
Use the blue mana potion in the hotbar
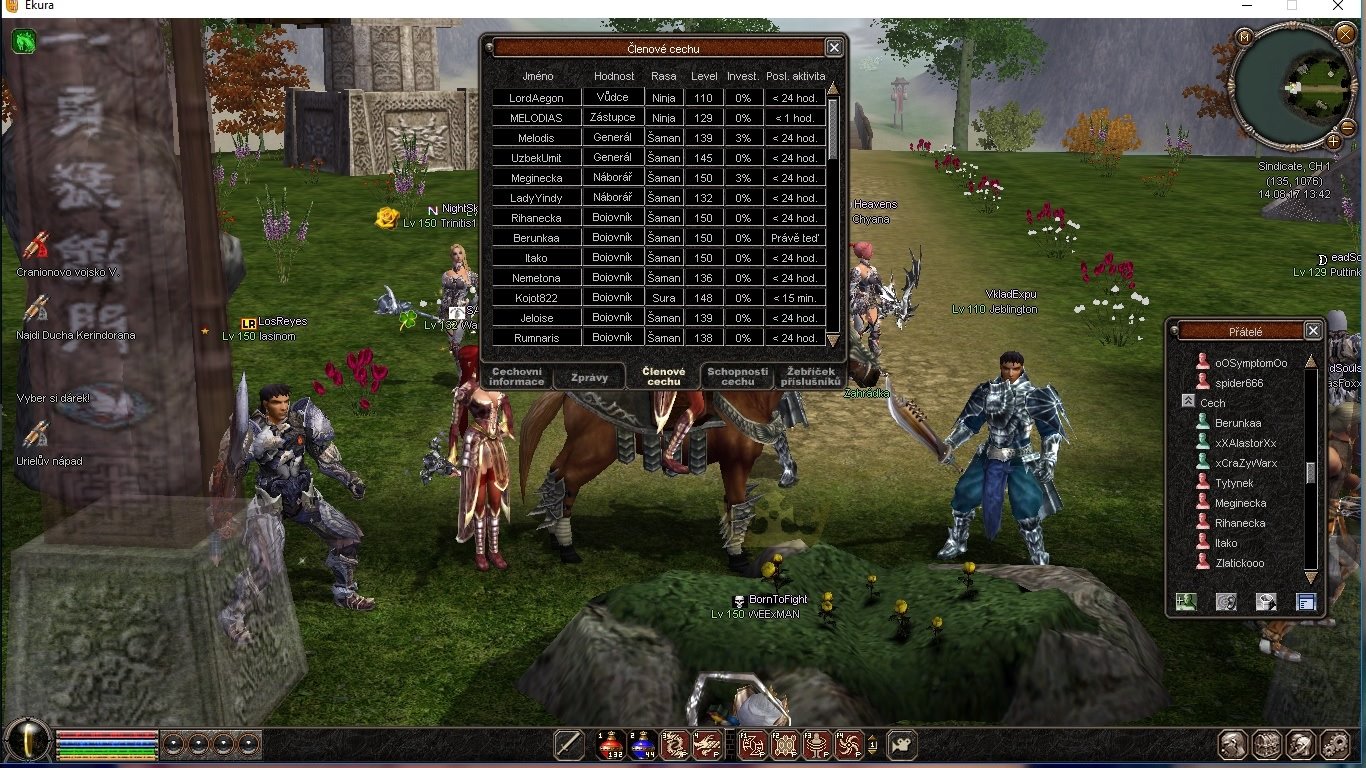[x=641, y=745]
